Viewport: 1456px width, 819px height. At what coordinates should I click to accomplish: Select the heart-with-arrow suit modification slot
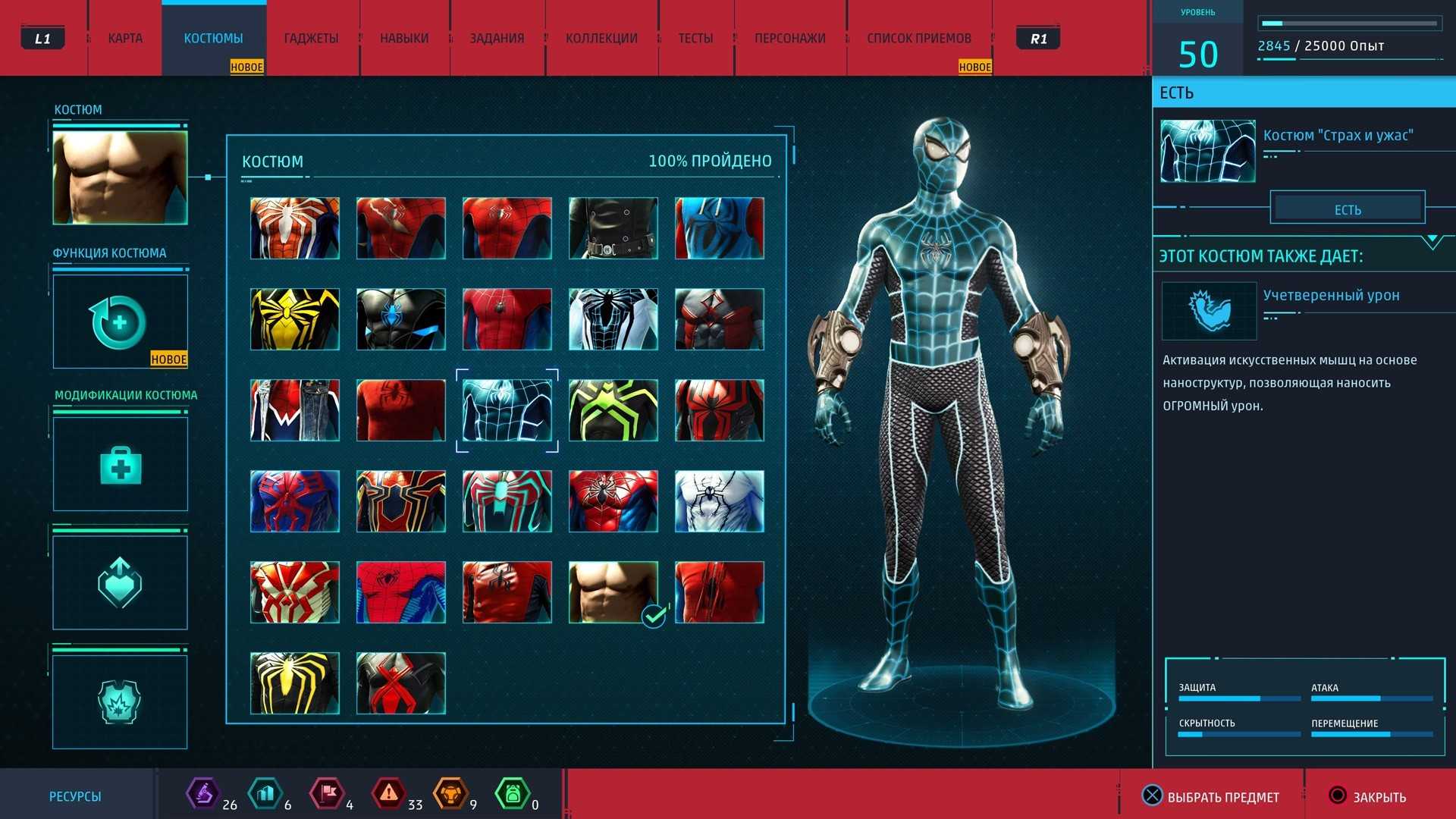(x=120, y=582)
